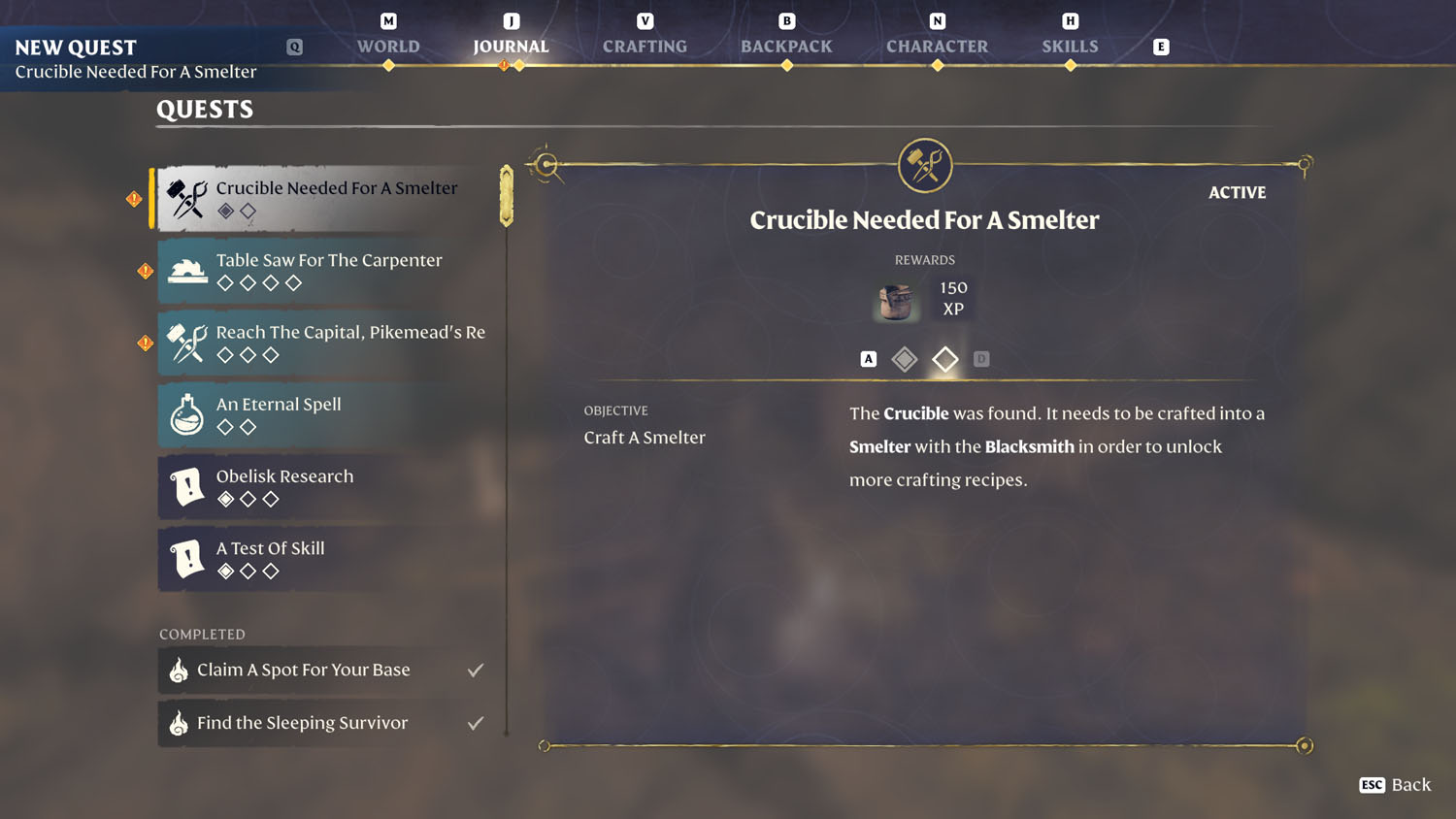Screen dimensions: 1456x819
Task: Click the E key icon in the top bar
Action: pyautogui.click(x=1160, y=46)
